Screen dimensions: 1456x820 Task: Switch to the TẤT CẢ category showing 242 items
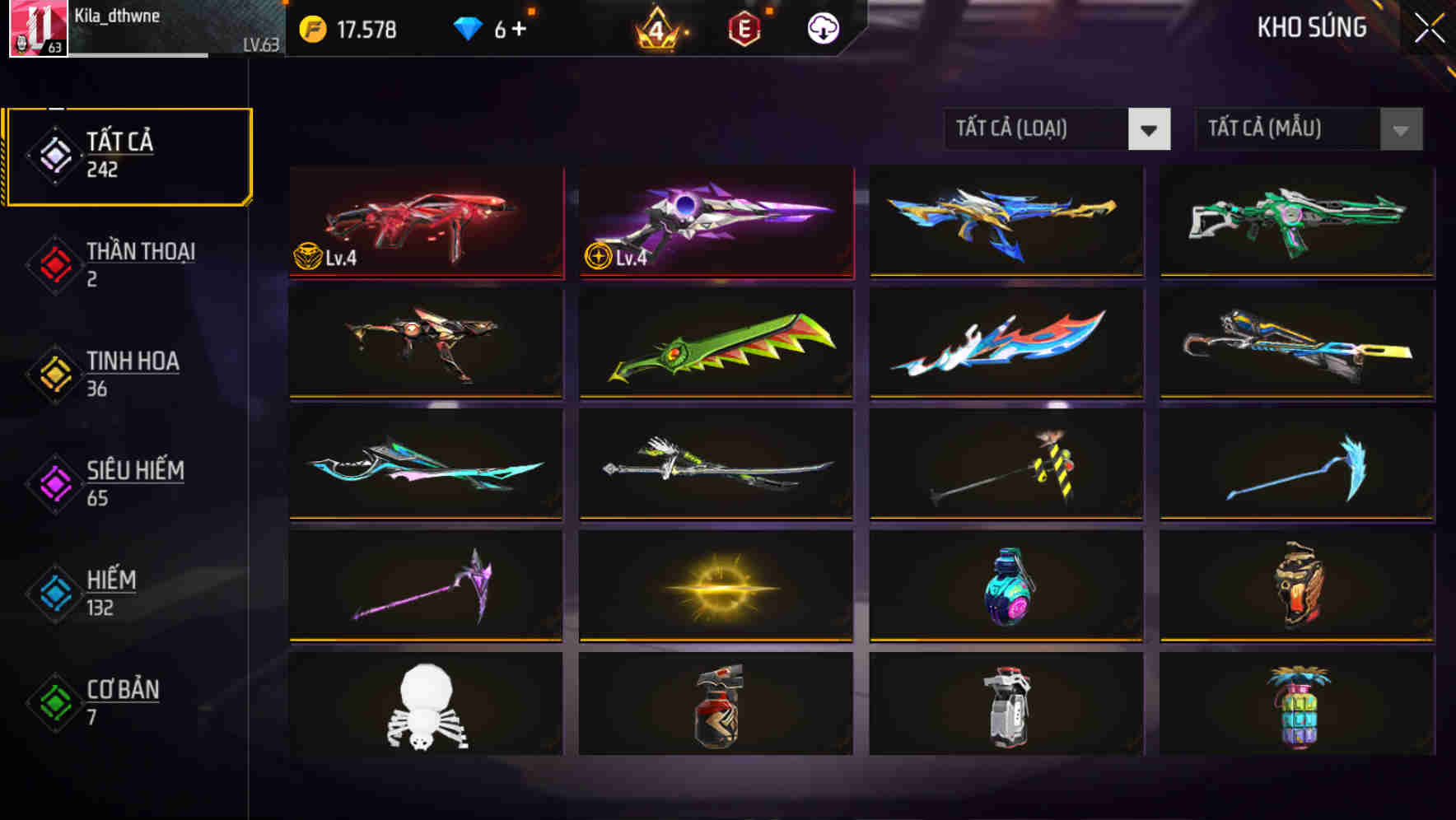pyautogui.click(x=128, y=153)
